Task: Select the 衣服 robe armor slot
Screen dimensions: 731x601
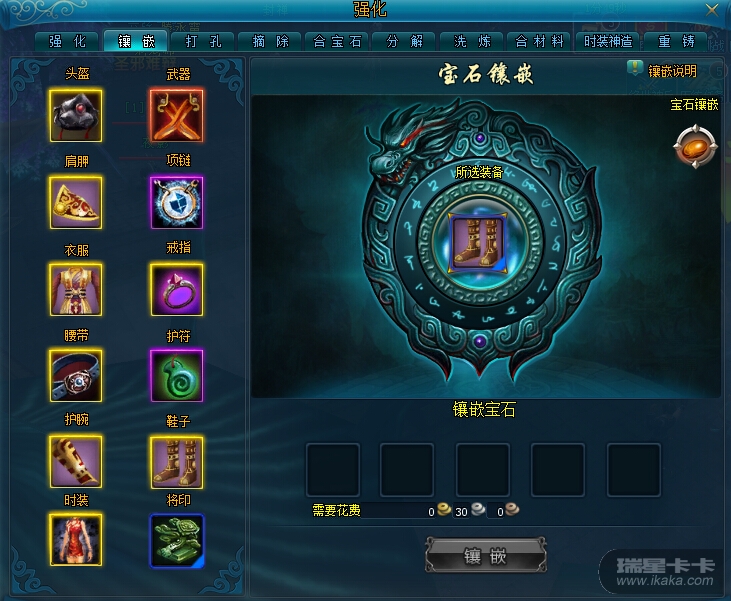Action: pos(75,289)
